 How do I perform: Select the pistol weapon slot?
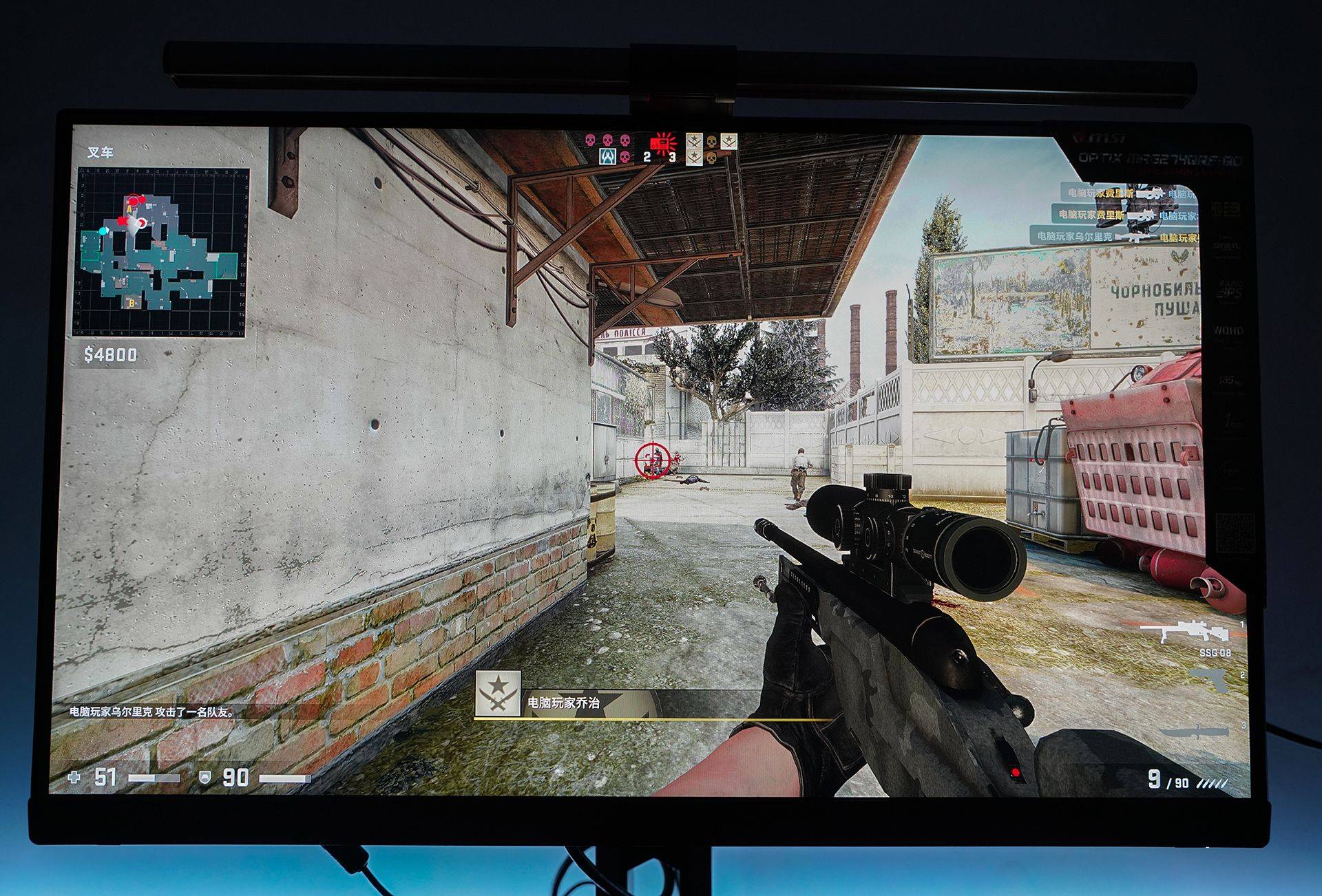1215,681
